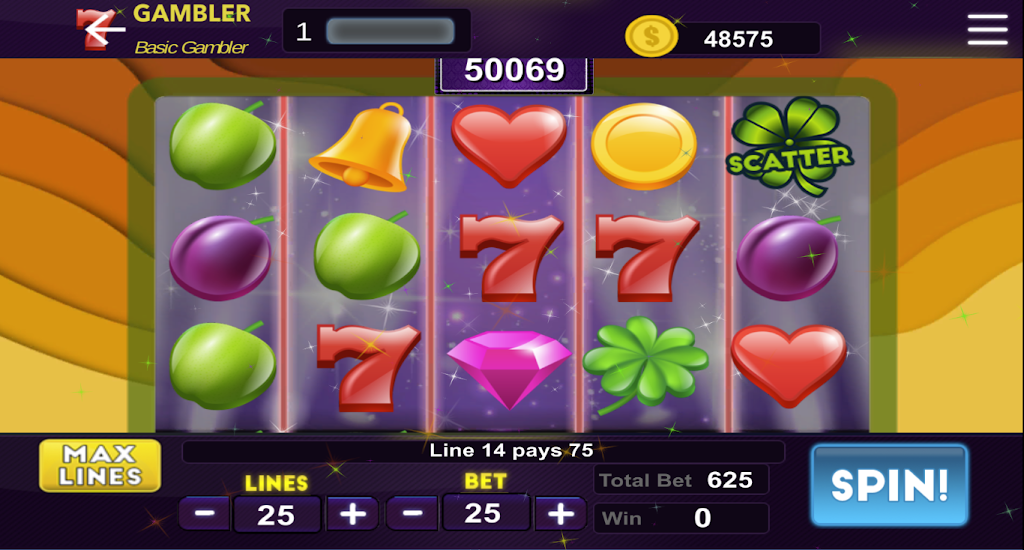Activate the yellow MAX LINES button

pos(100,466)
